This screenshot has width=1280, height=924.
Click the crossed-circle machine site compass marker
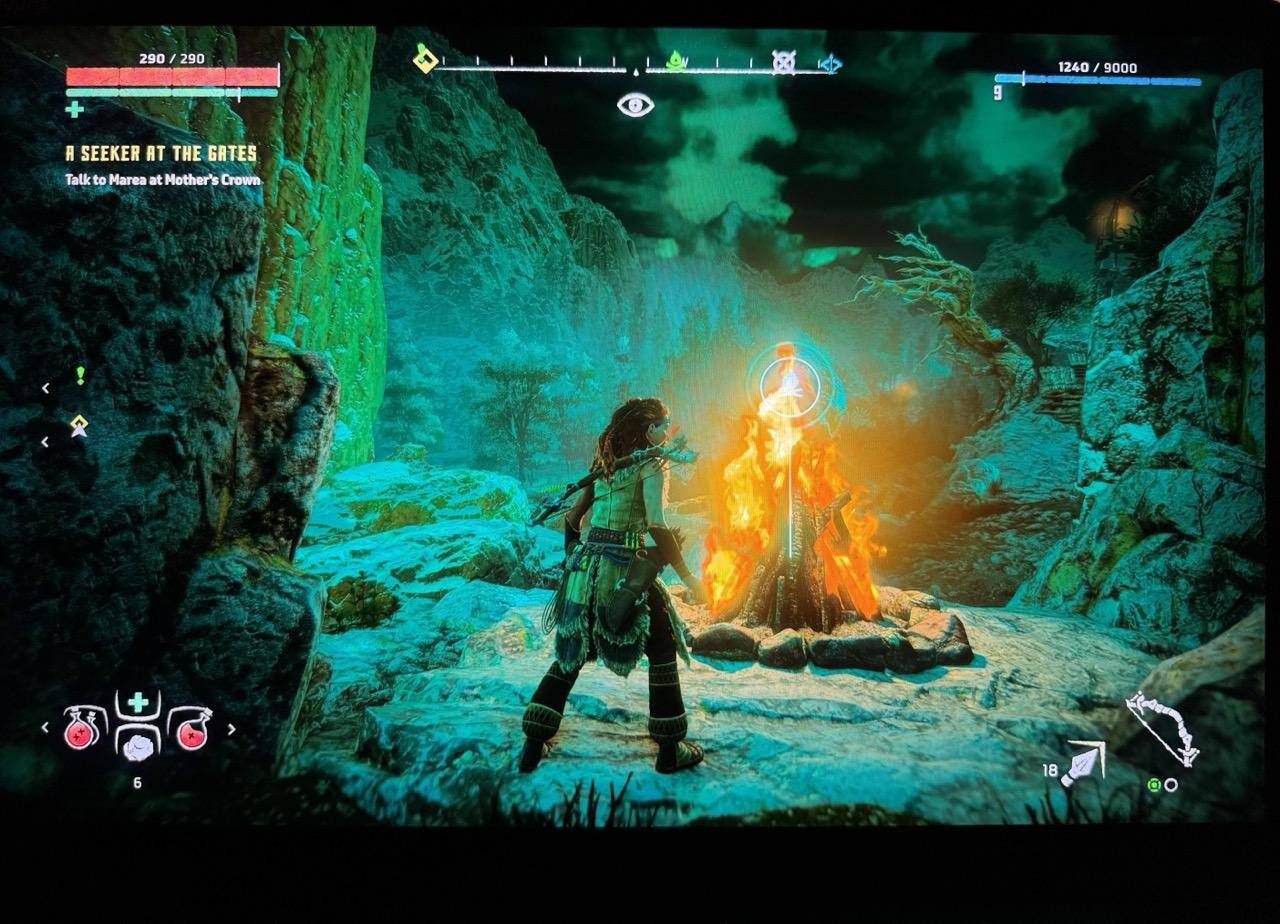click(783, 62)
